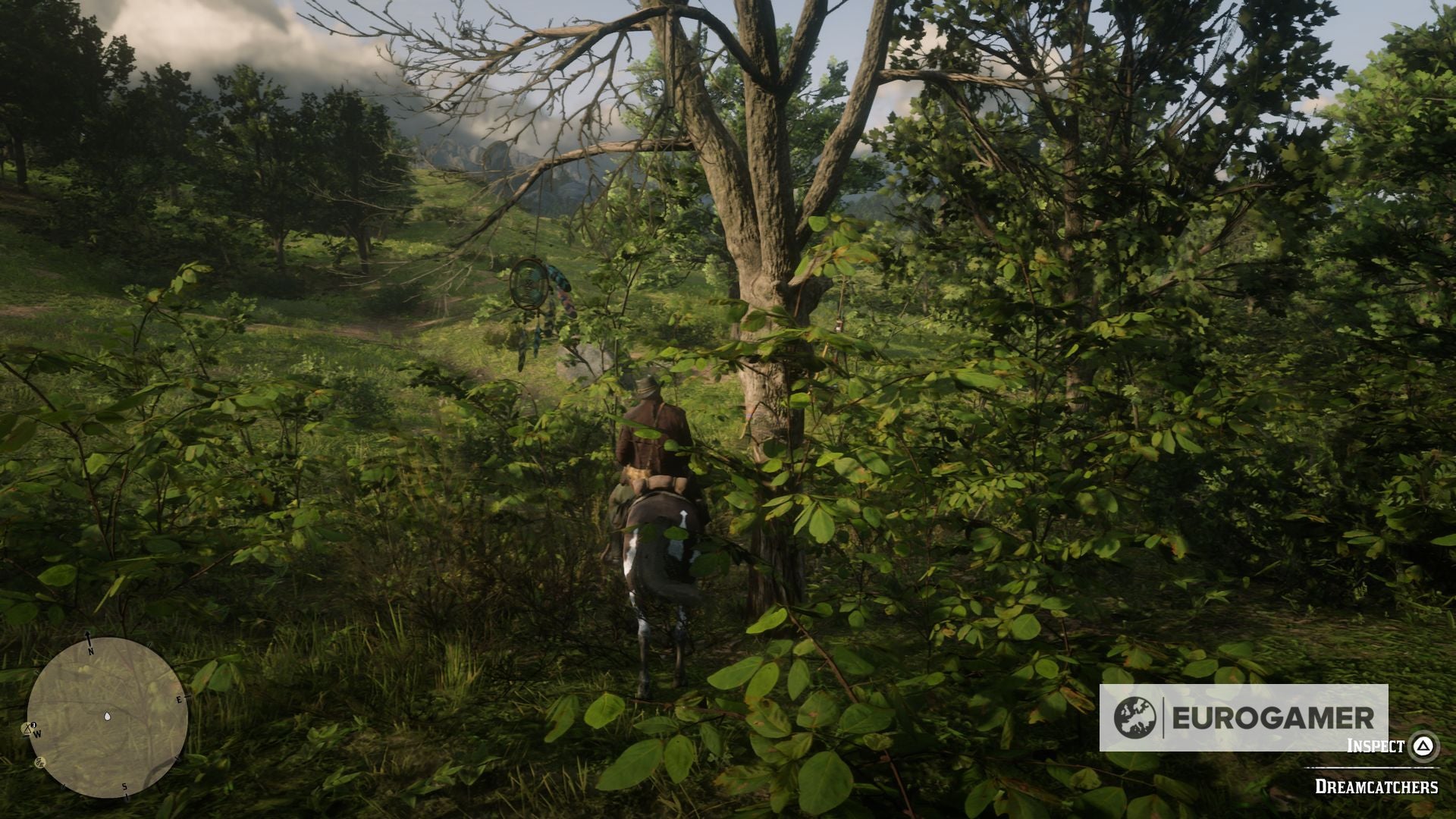Click the E compass marker on the minimap
Screen dimensions: 1456x819
click(x=180, y=699)
